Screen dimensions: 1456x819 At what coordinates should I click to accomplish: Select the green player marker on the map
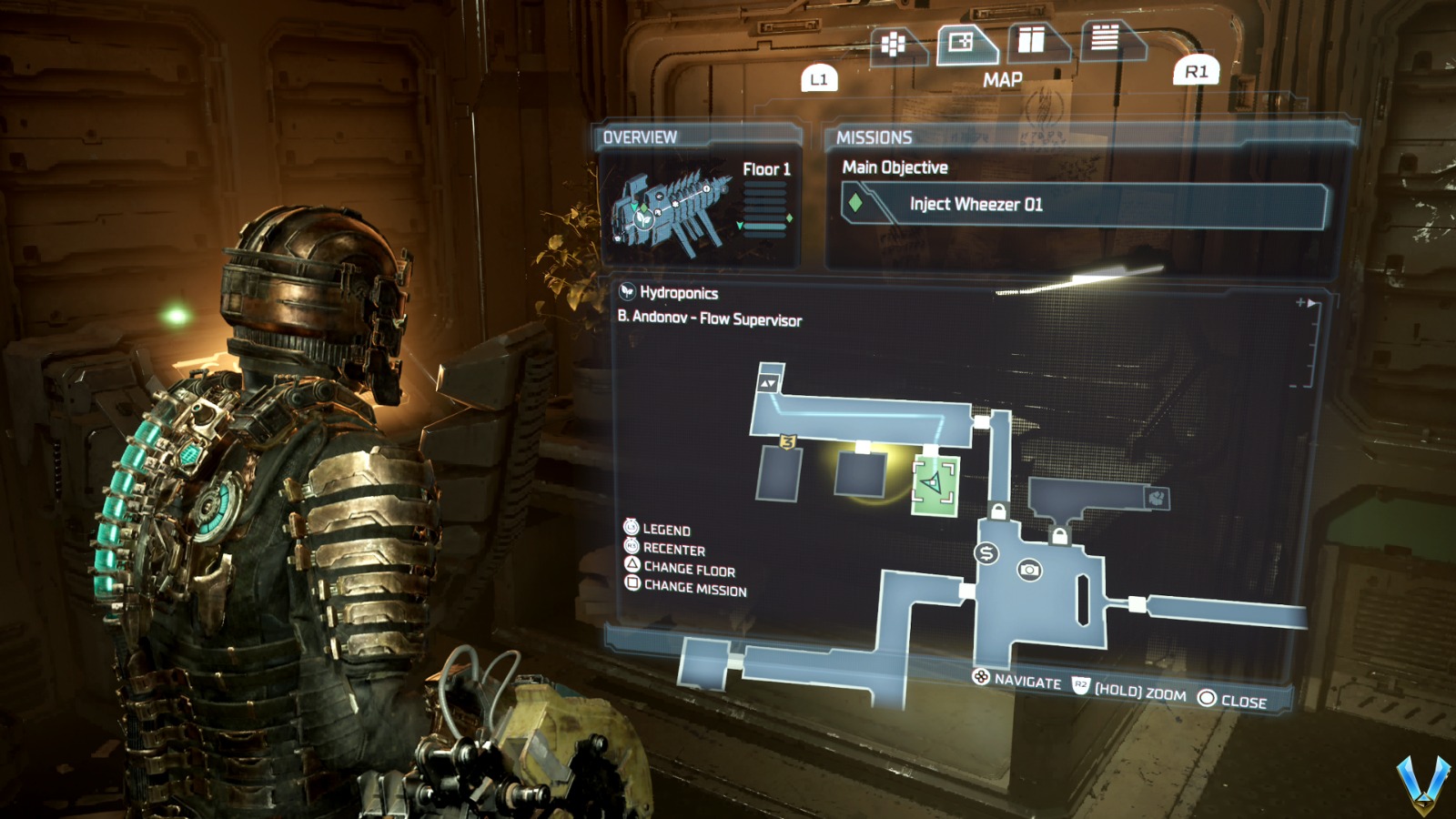coord(934,483)
